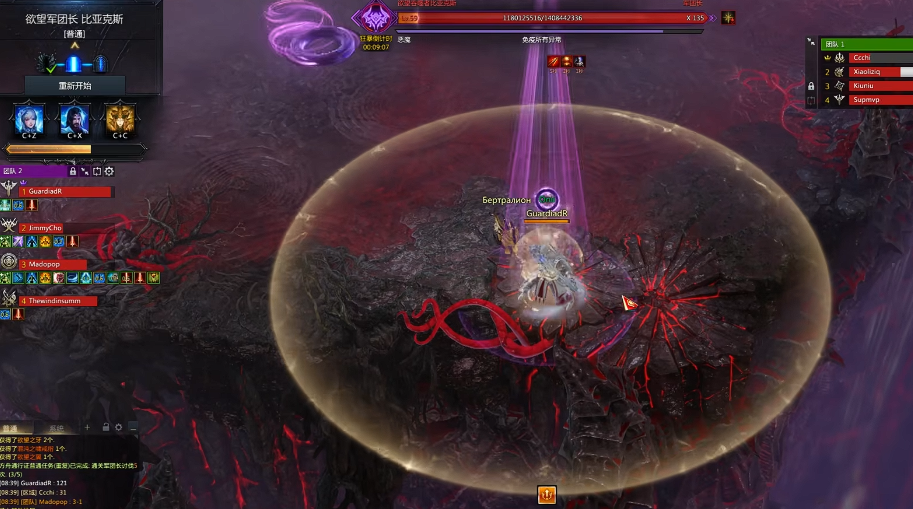913x509 pixels.
Task: Activate the C+C golden beast portrait skill
Action: (x=120, y=120)
